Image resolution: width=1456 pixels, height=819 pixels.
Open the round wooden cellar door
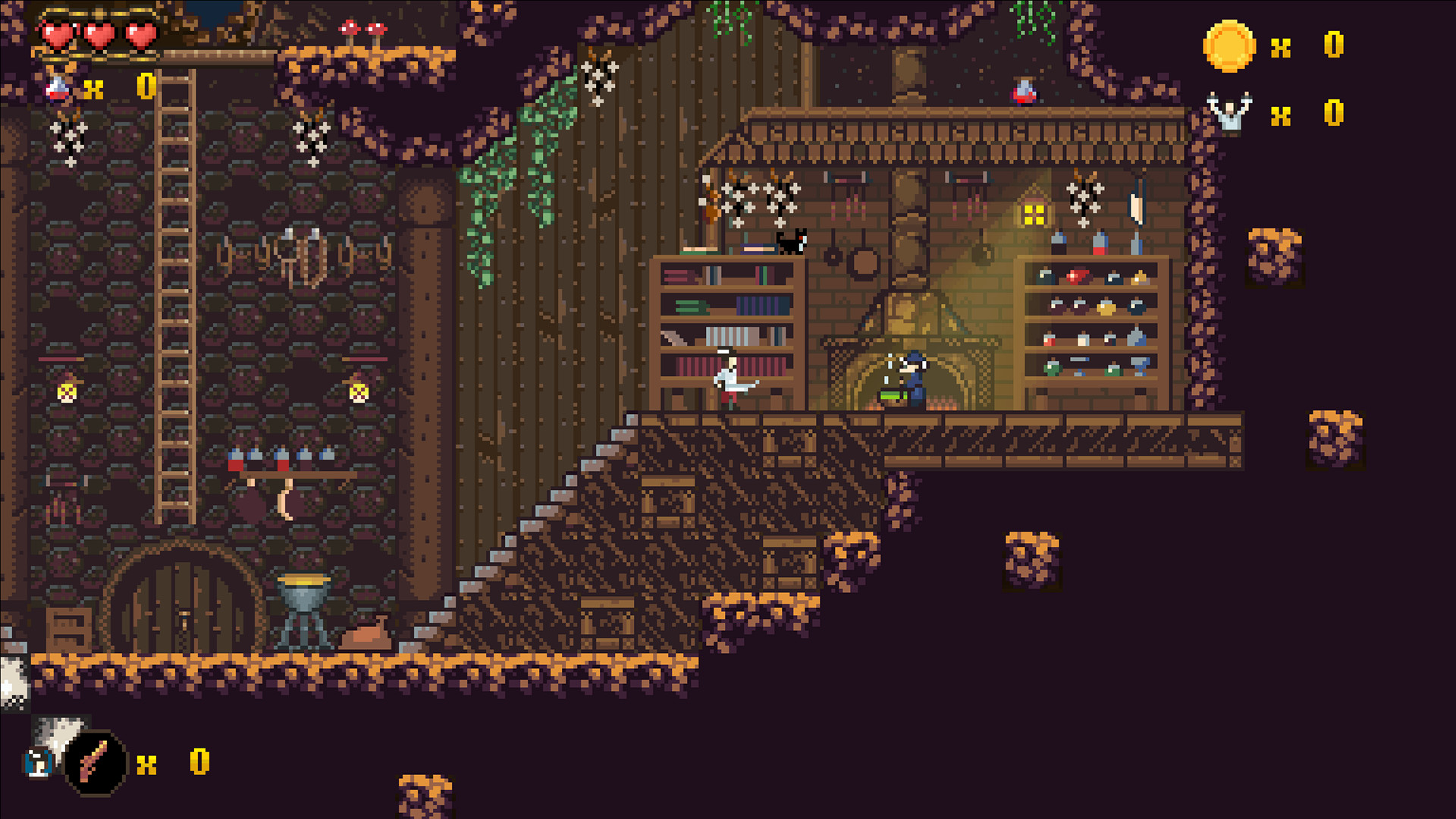(182, 607)
